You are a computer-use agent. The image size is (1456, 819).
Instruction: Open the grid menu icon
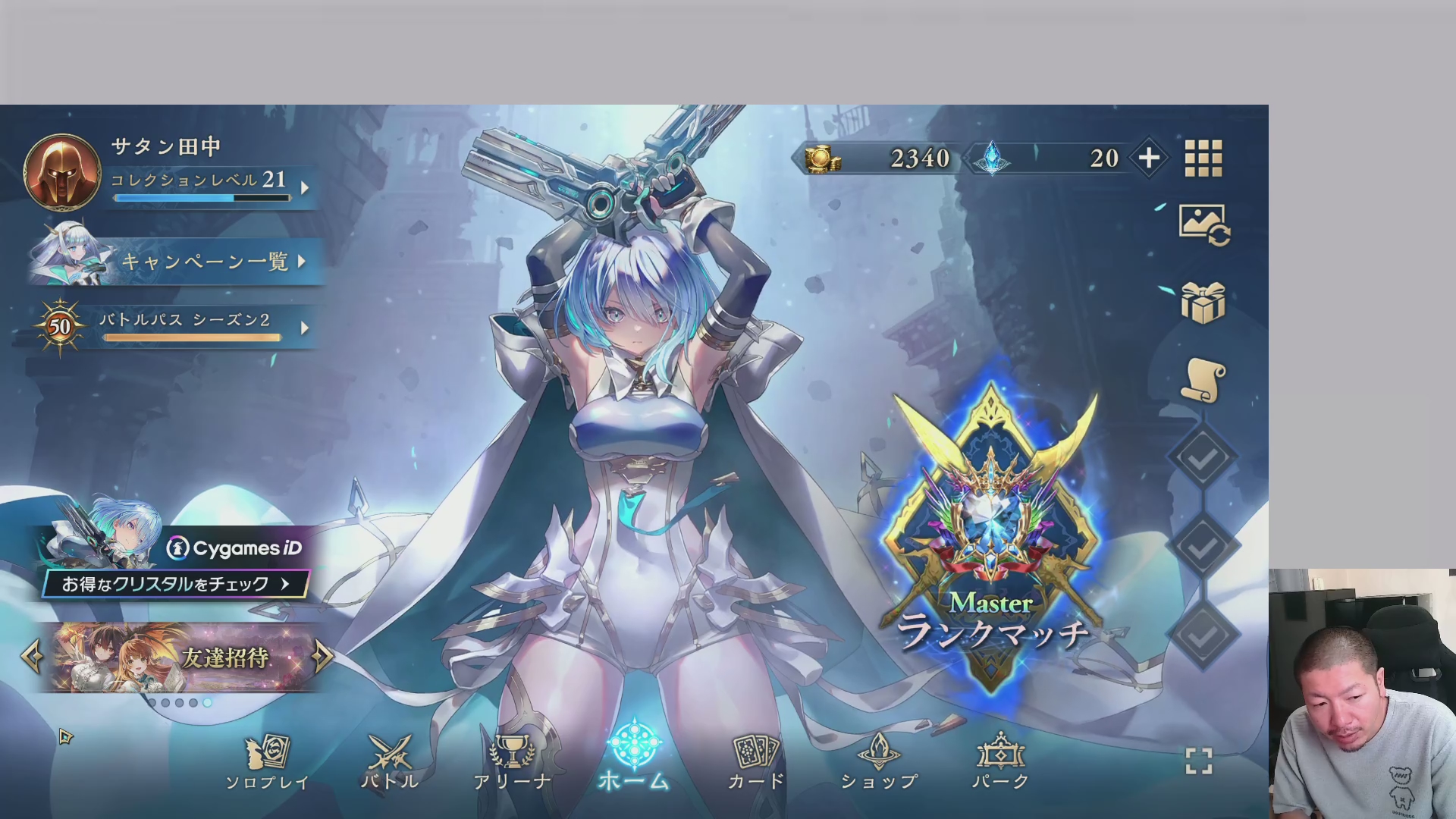point(1203,158)
